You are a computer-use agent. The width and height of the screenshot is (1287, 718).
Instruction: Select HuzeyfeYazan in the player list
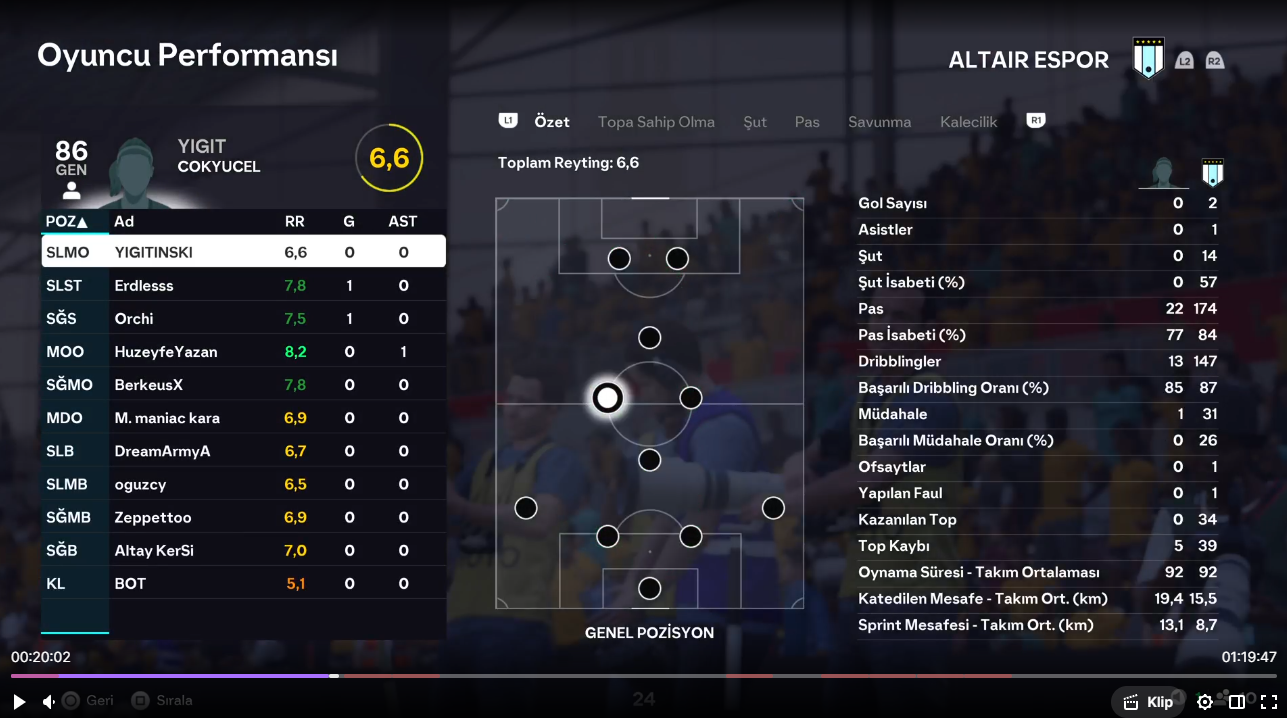[243, 351]
